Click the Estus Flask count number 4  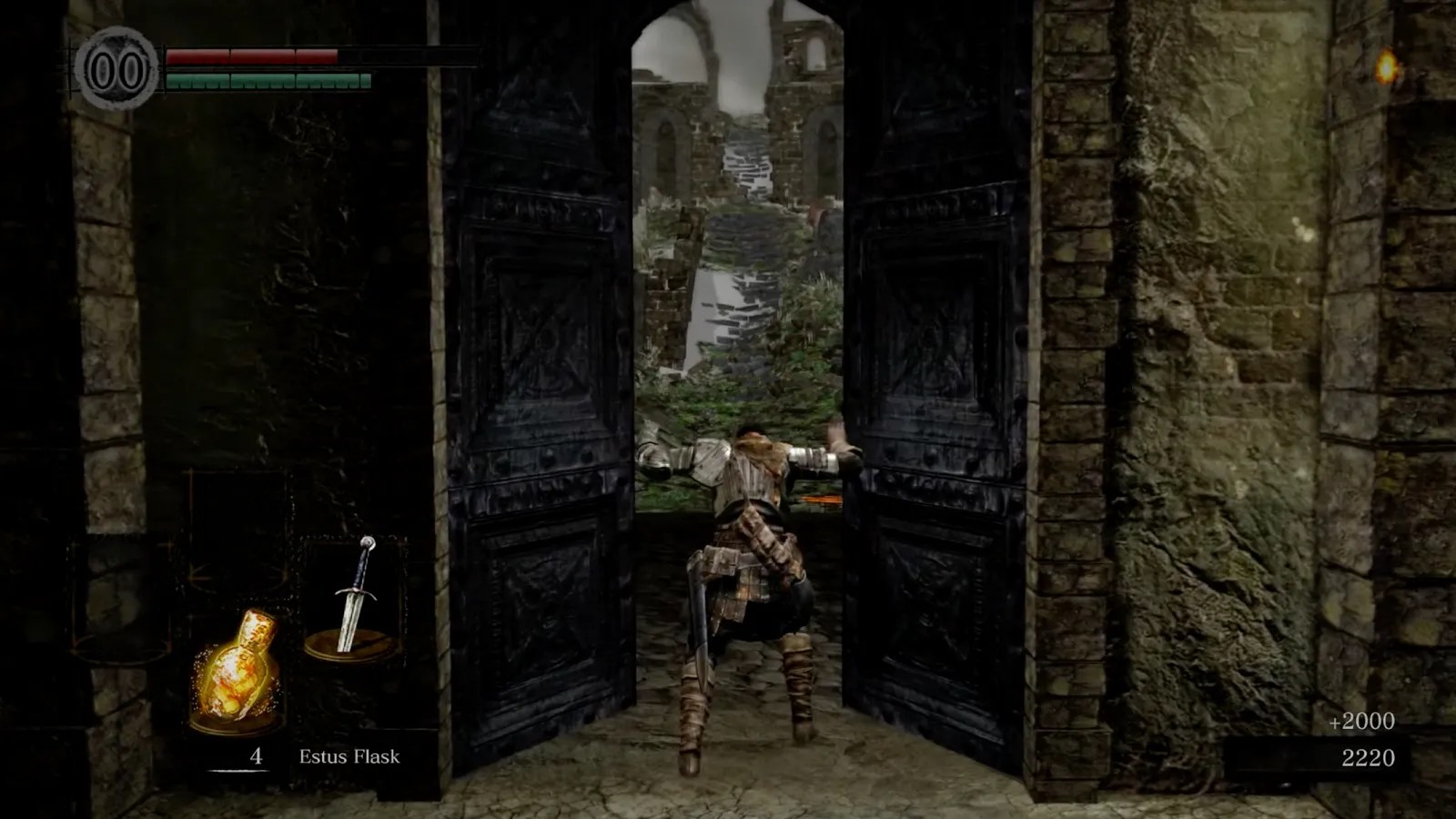256,755
